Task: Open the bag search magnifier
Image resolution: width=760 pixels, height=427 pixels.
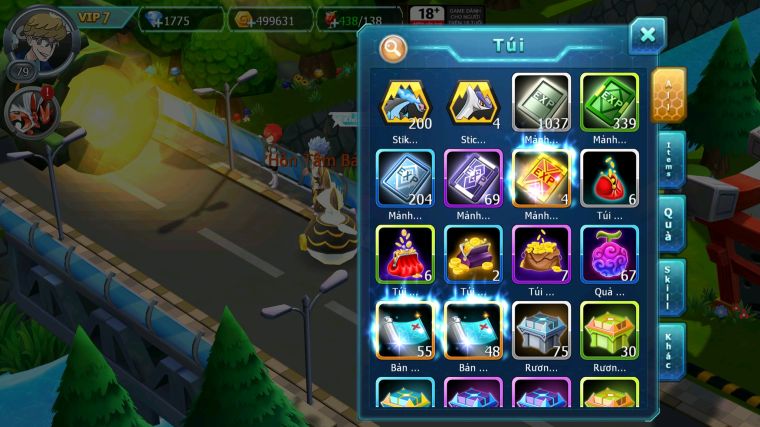Action: 393,47
